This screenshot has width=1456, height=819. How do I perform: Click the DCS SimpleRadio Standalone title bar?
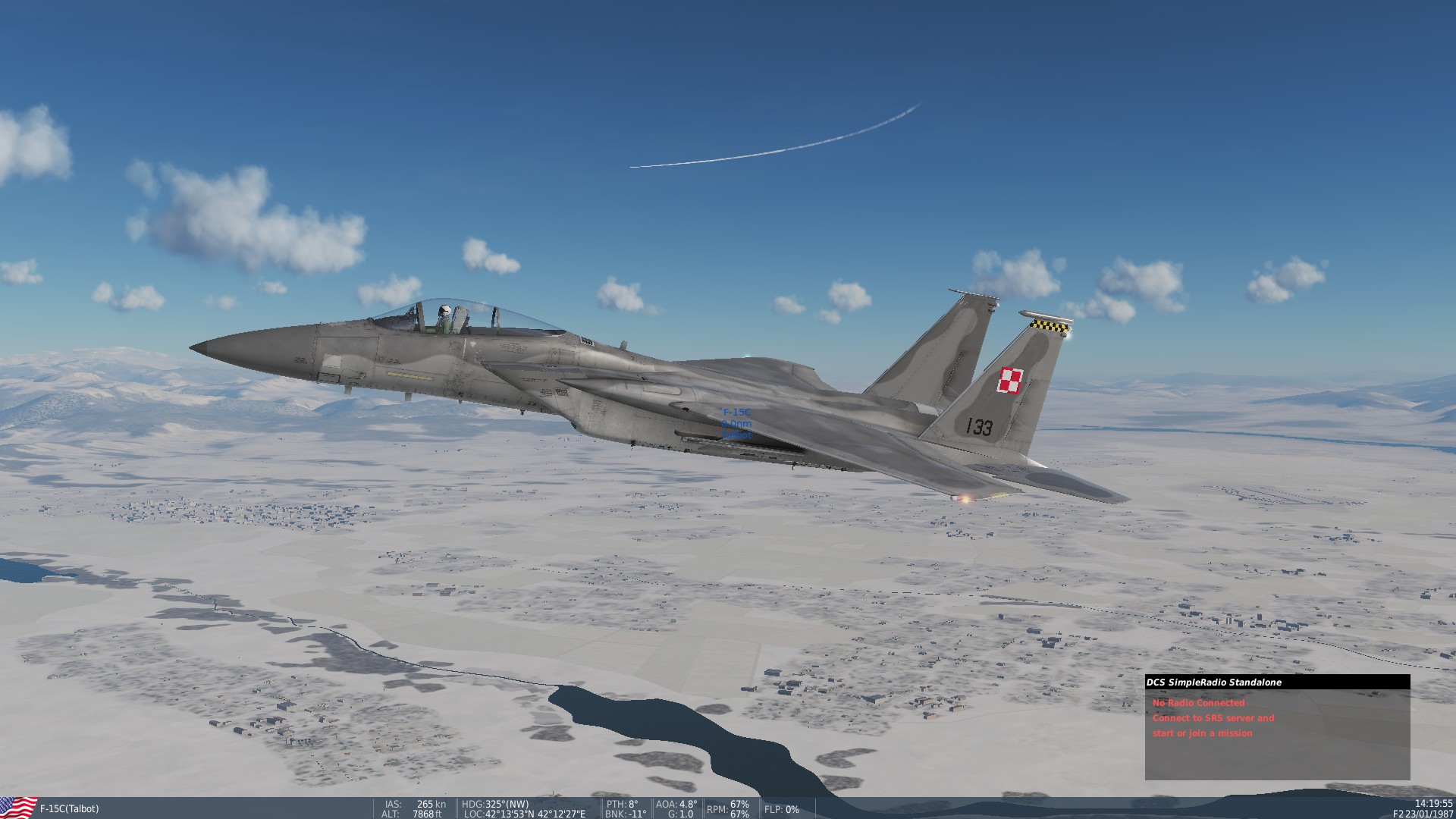(1250, 682)
